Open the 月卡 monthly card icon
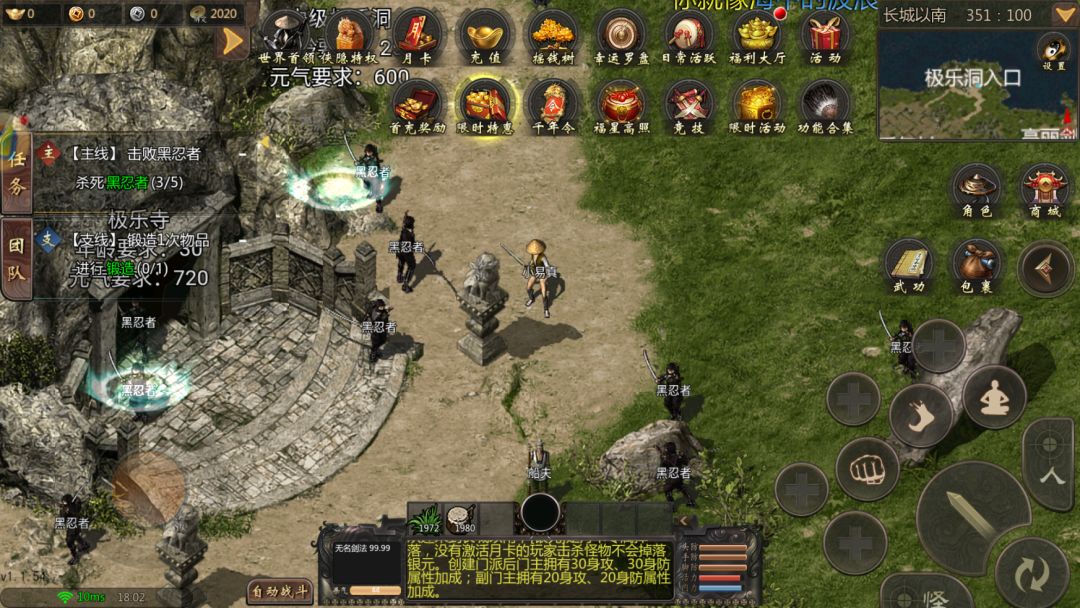Viewport: 1080px width, 608px height. pyautogui.click(x=417, y=35)
